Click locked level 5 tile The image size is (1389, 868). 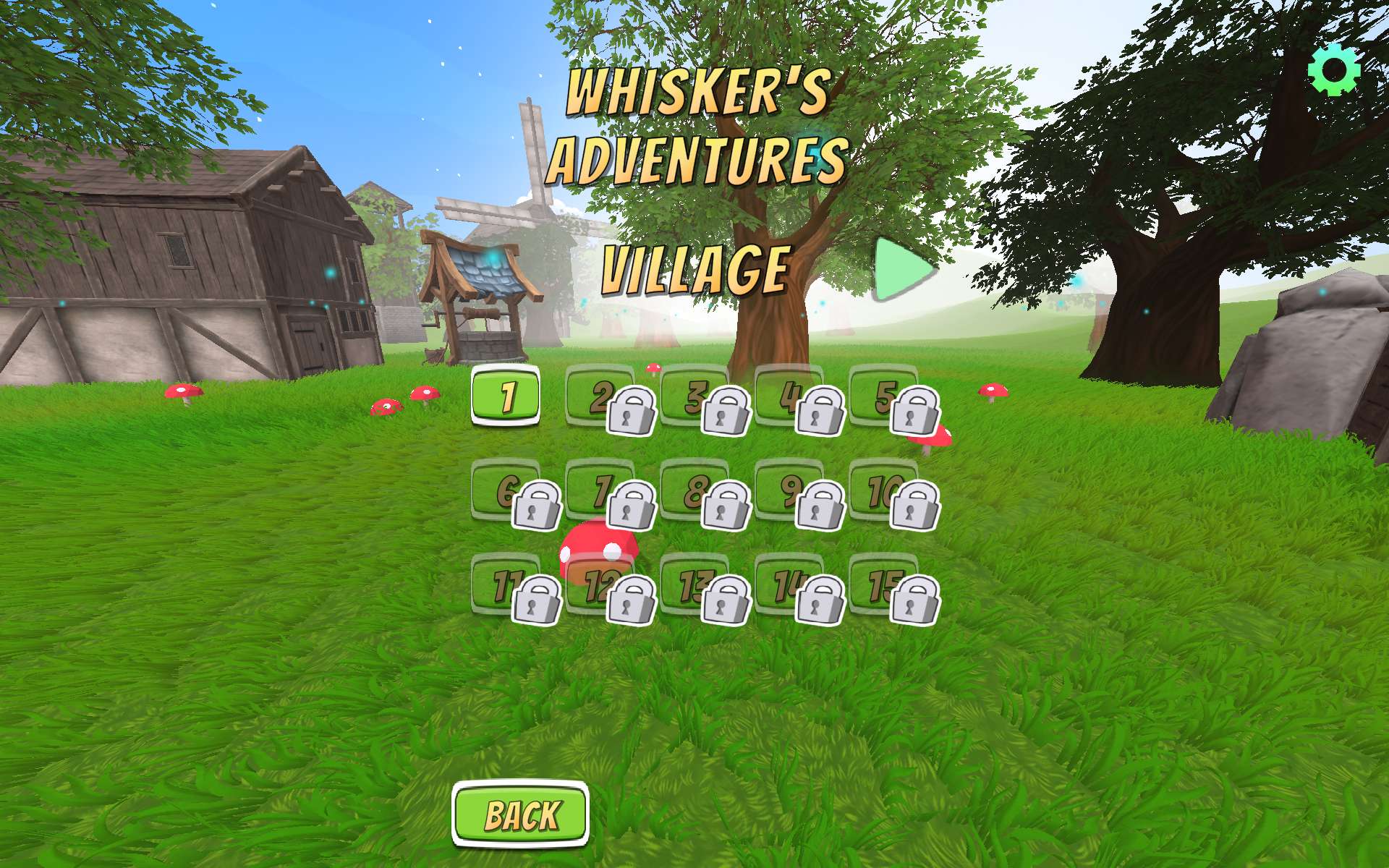click(884, 396)
